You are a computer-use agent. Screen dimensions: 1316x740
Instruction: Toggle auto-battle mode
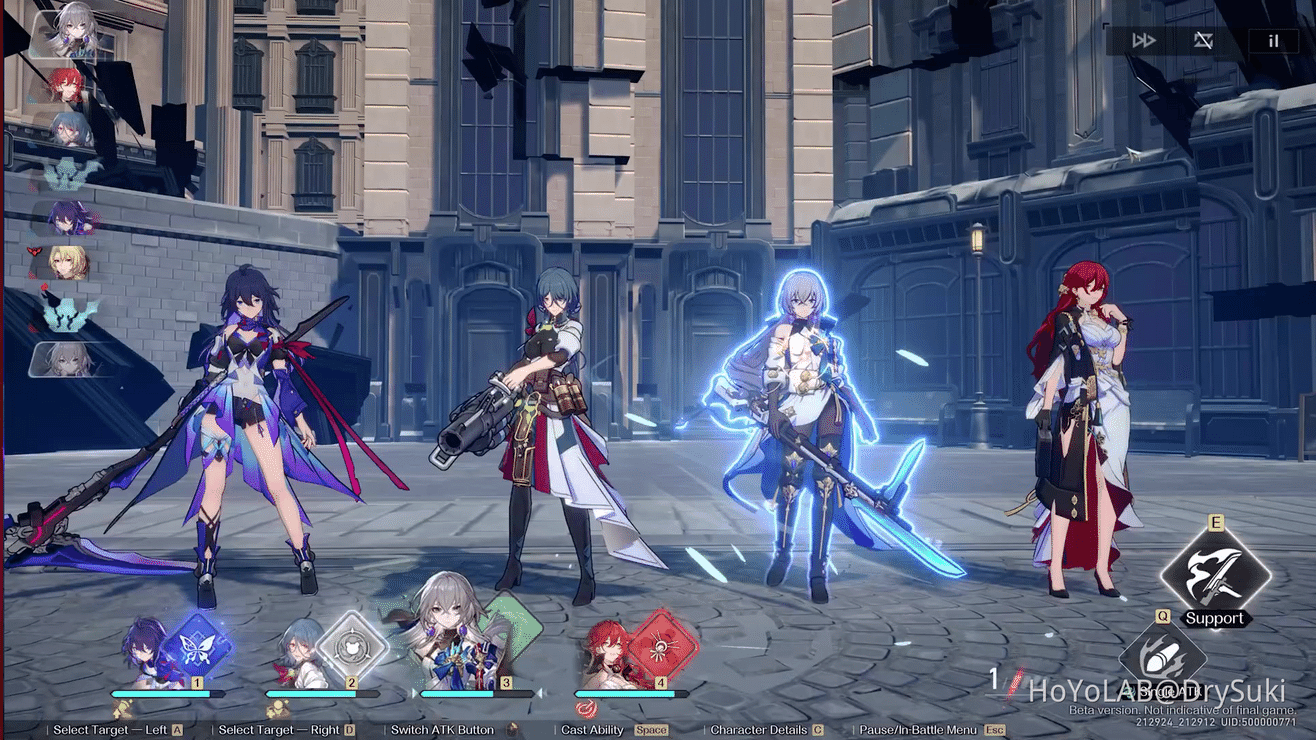tap(1203, 41)
